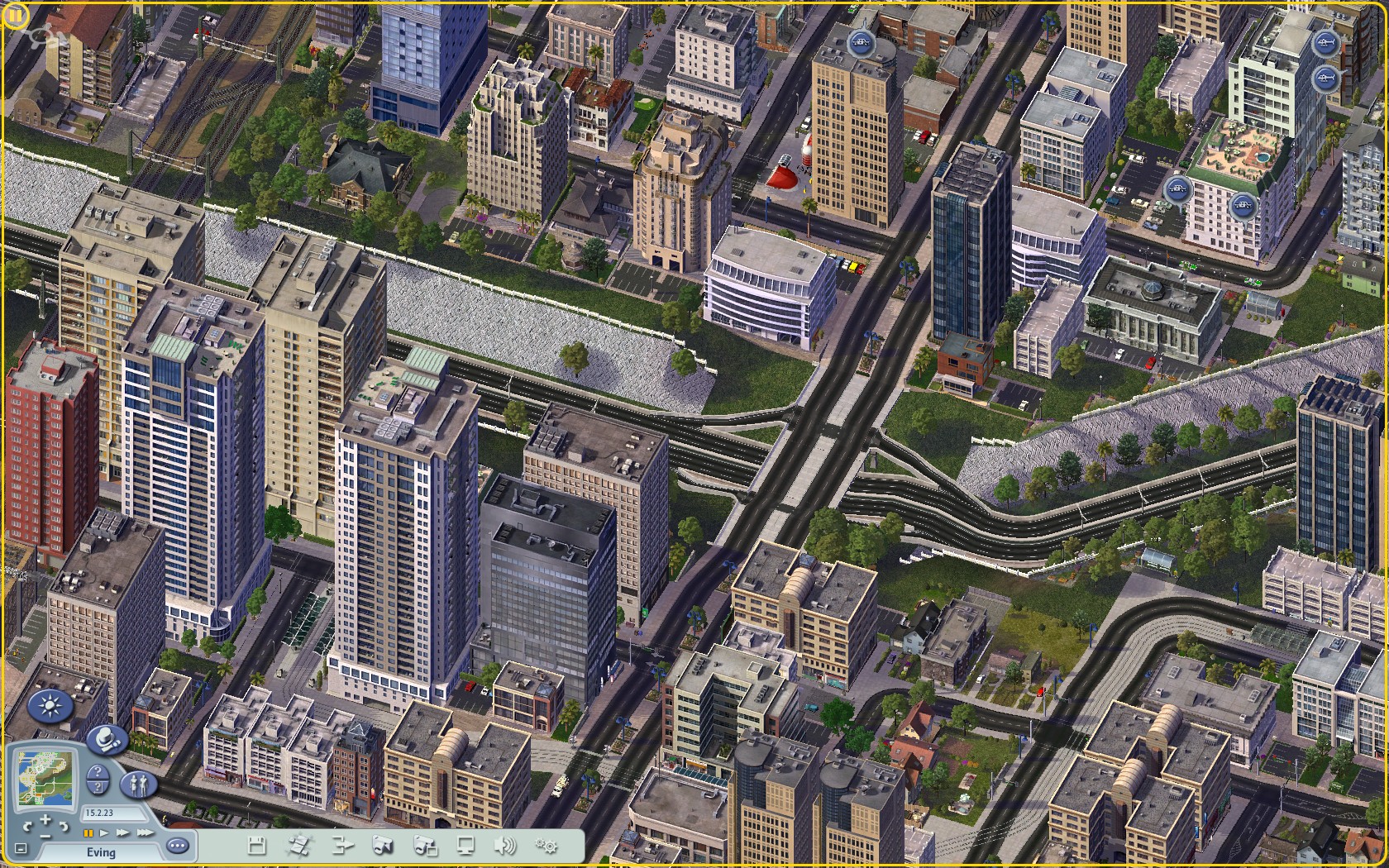The width and height of the screenshot is (1389, 868).
Task: Click the city overview minimap
Action: (x=45, y=778)
